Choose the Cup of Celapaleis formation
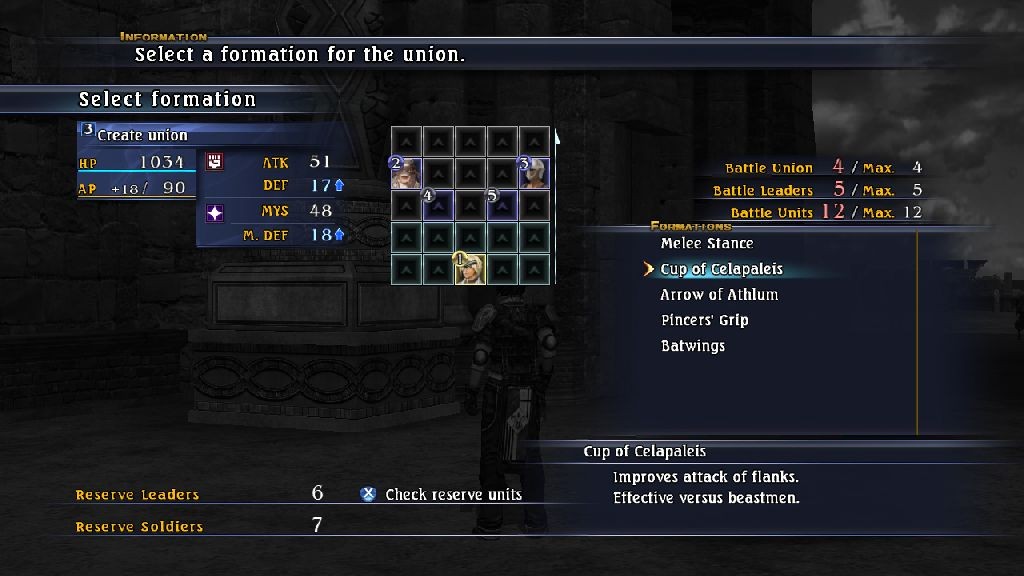1024x576 pixels. click(721, 269)
